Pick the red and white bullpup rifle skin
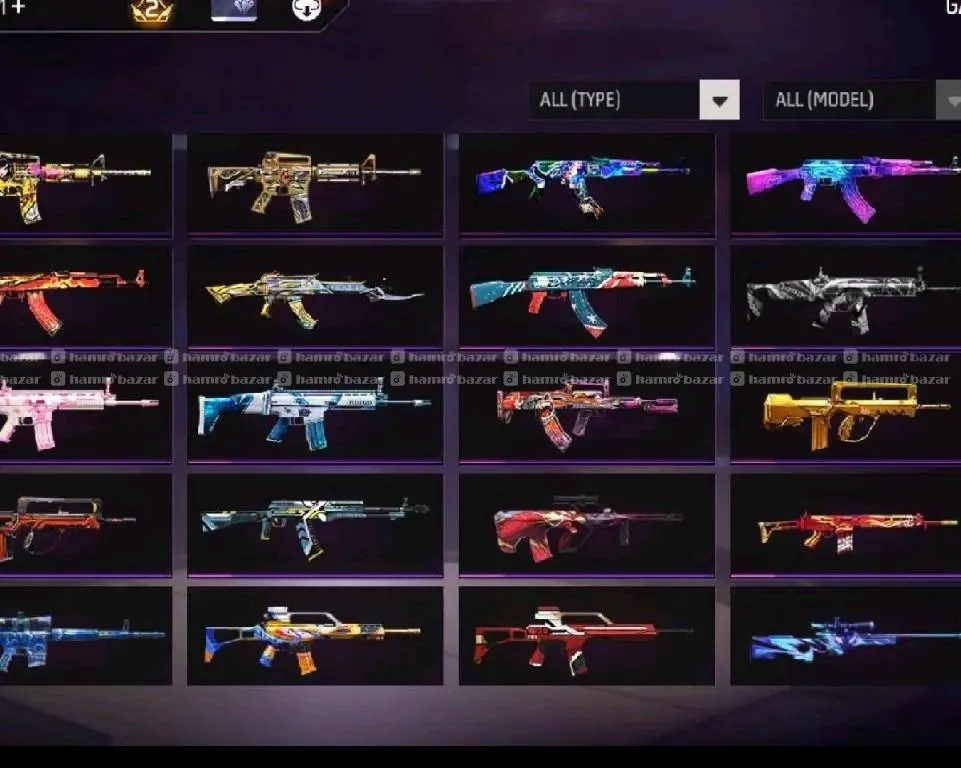This screenshot has width=961, height=768. point(586,637)
